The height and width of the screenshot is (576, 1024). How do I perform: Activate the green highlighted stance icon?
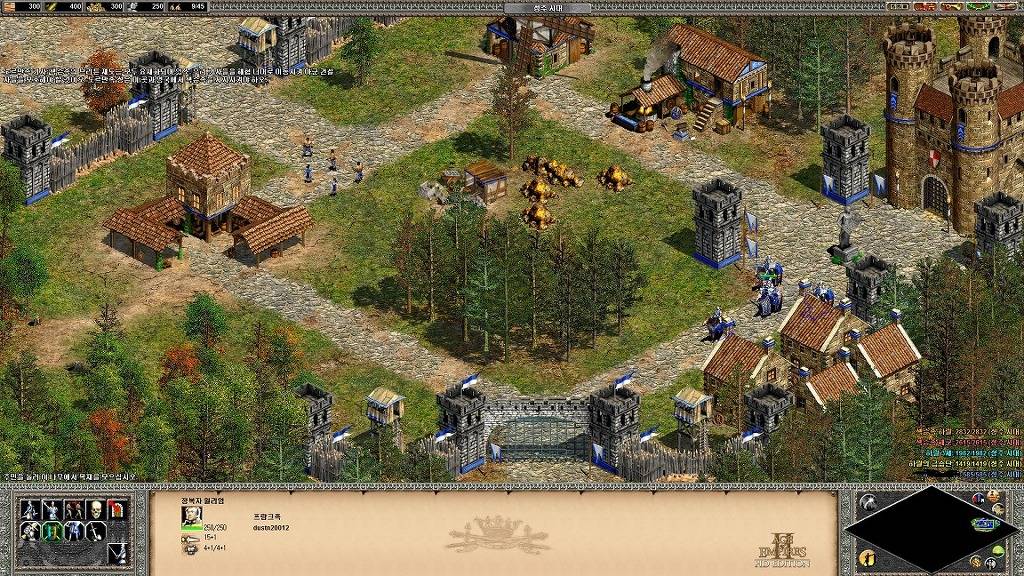(51, 532)
